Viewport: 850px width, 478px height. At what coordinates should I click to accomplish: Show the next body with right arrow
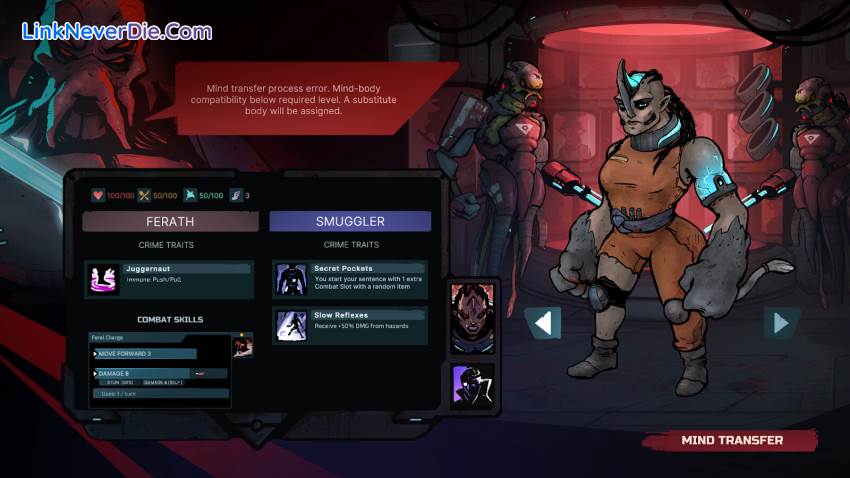pyautogui.click(x=780, y=323)
